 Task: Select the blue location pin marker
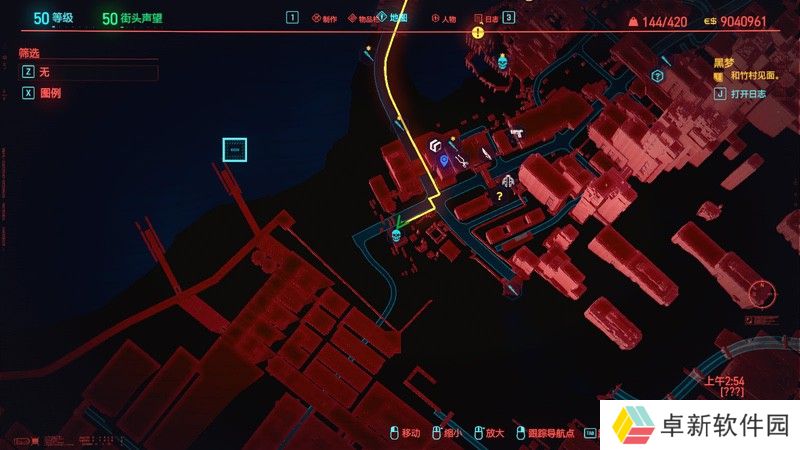pyautogui.click(x=444, y=159)
